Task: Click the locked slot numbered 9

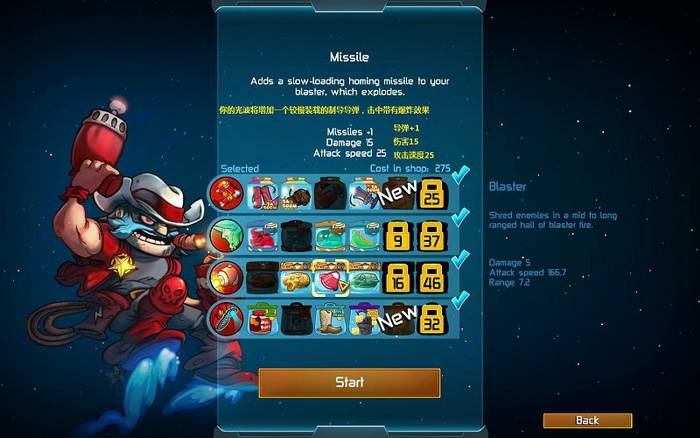Action: pos(397,236)
